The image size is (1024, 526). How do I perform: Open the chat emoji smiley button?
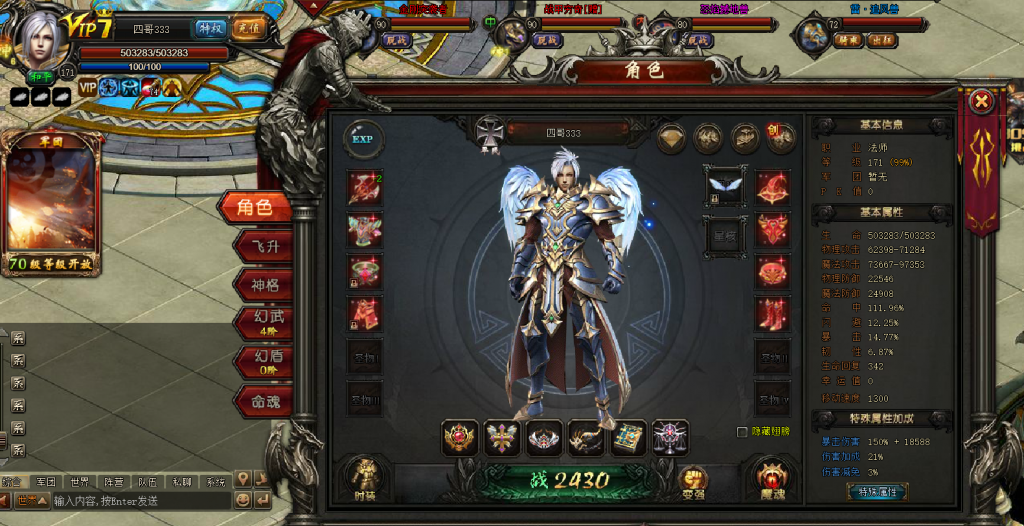pos(242,499)
